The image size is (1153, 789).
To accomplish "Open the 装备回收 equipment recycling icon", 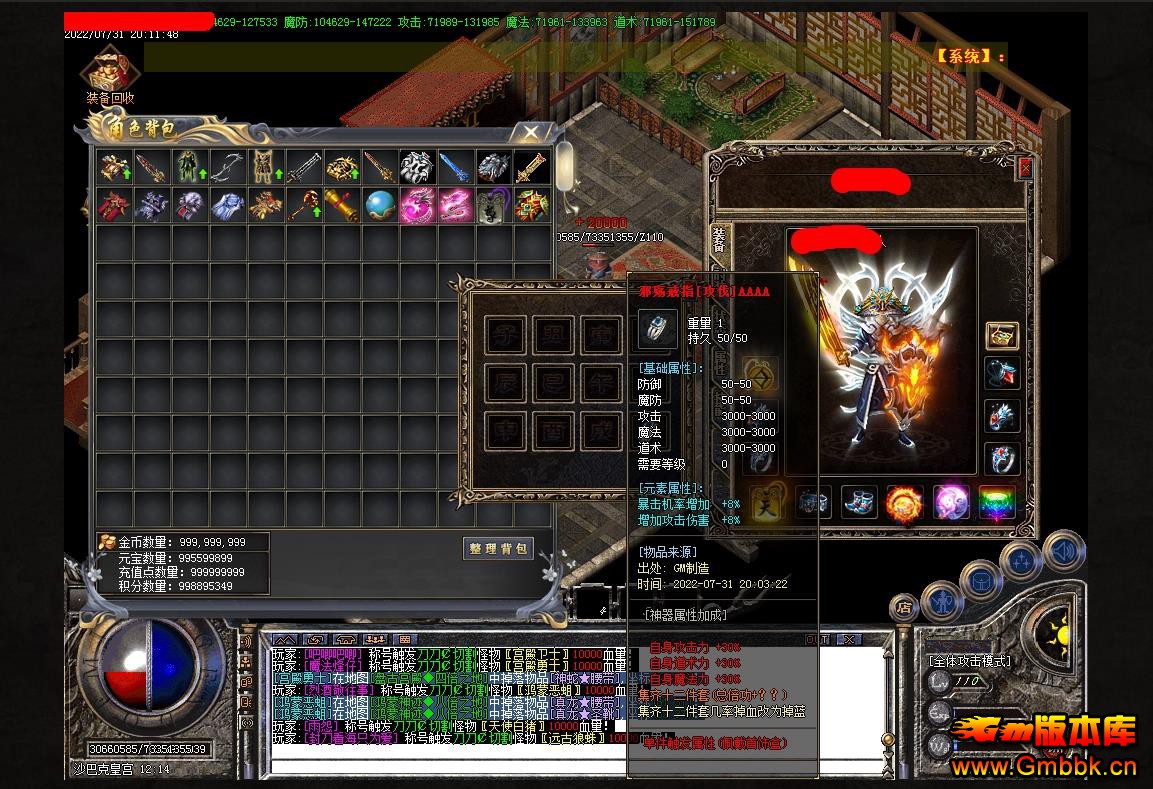I will coord(109,73).
